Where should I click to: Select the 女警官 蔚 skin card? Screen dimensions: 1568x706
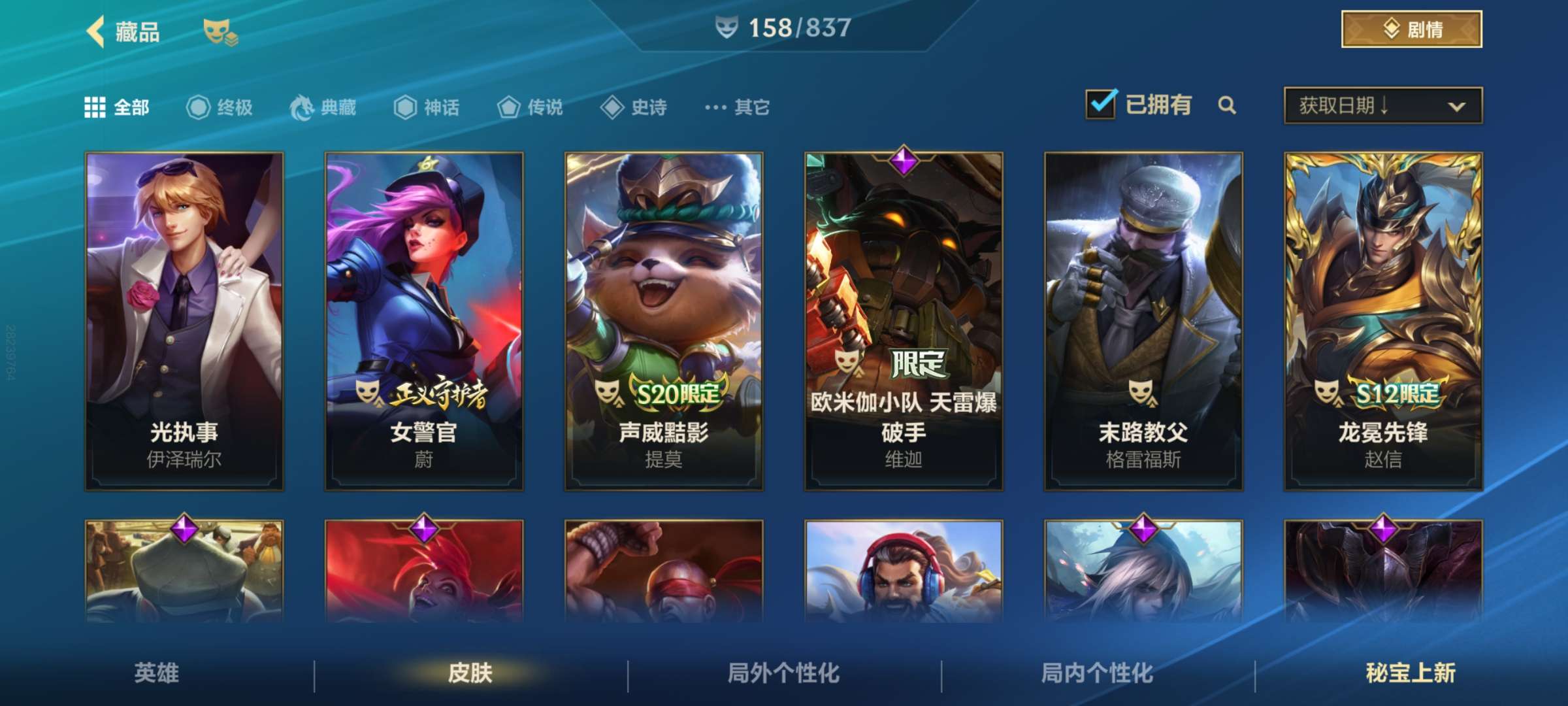point(423,320)
